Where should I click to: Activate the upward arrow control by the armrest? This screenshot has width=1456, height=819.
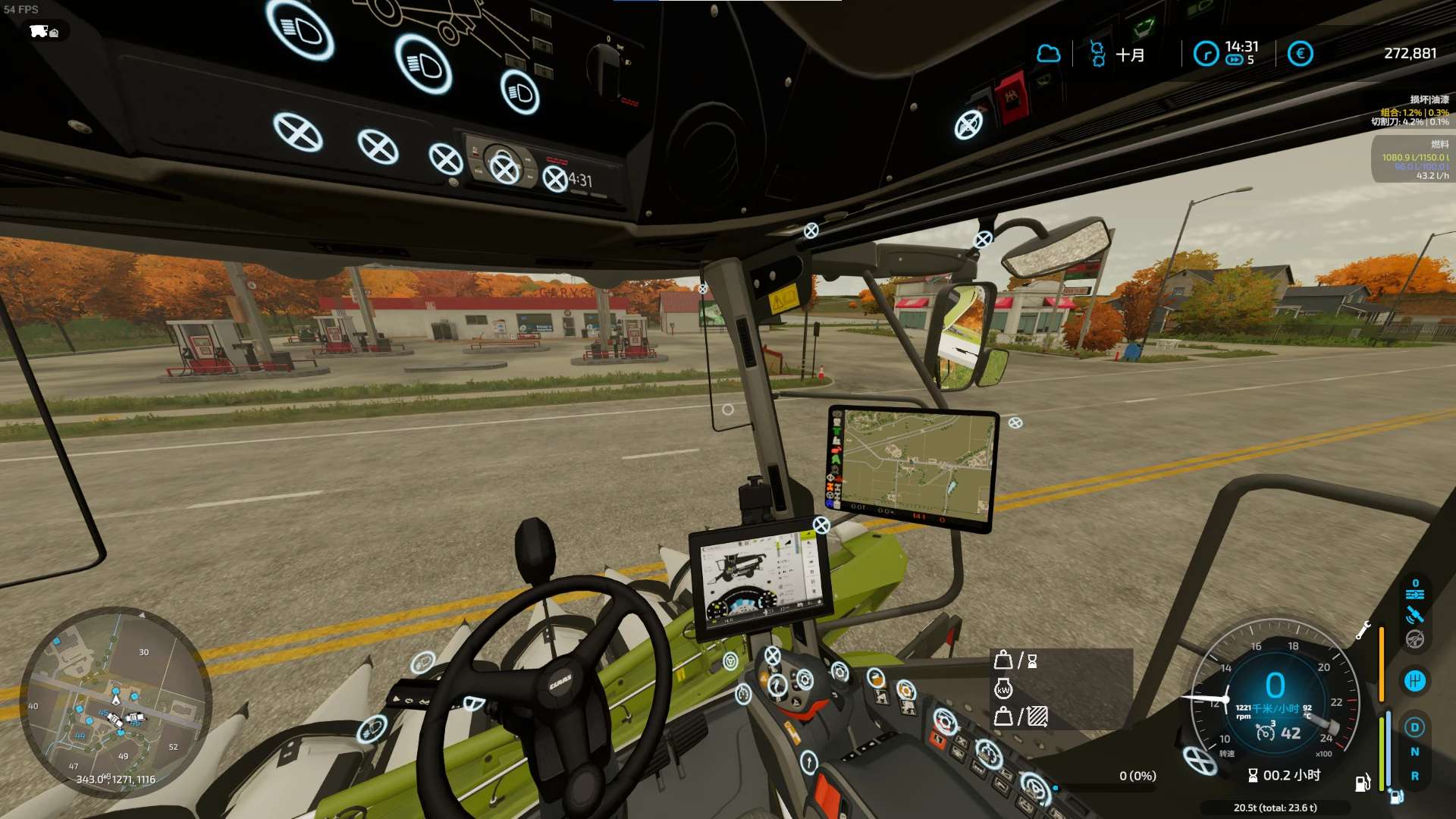809,761
